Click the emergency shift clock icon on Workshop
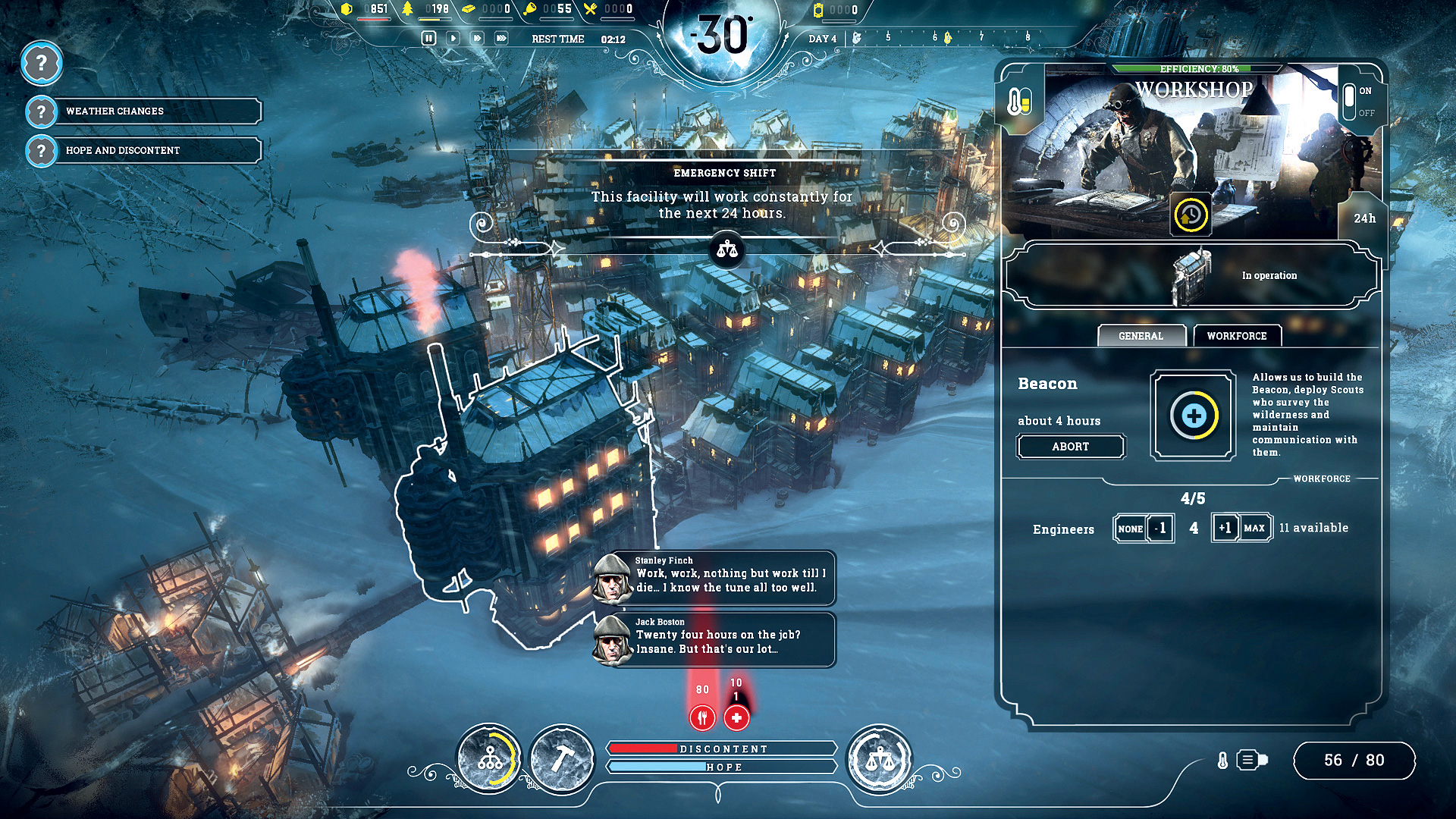This screenshot has height=819, width=1456. coord(1191,216)
